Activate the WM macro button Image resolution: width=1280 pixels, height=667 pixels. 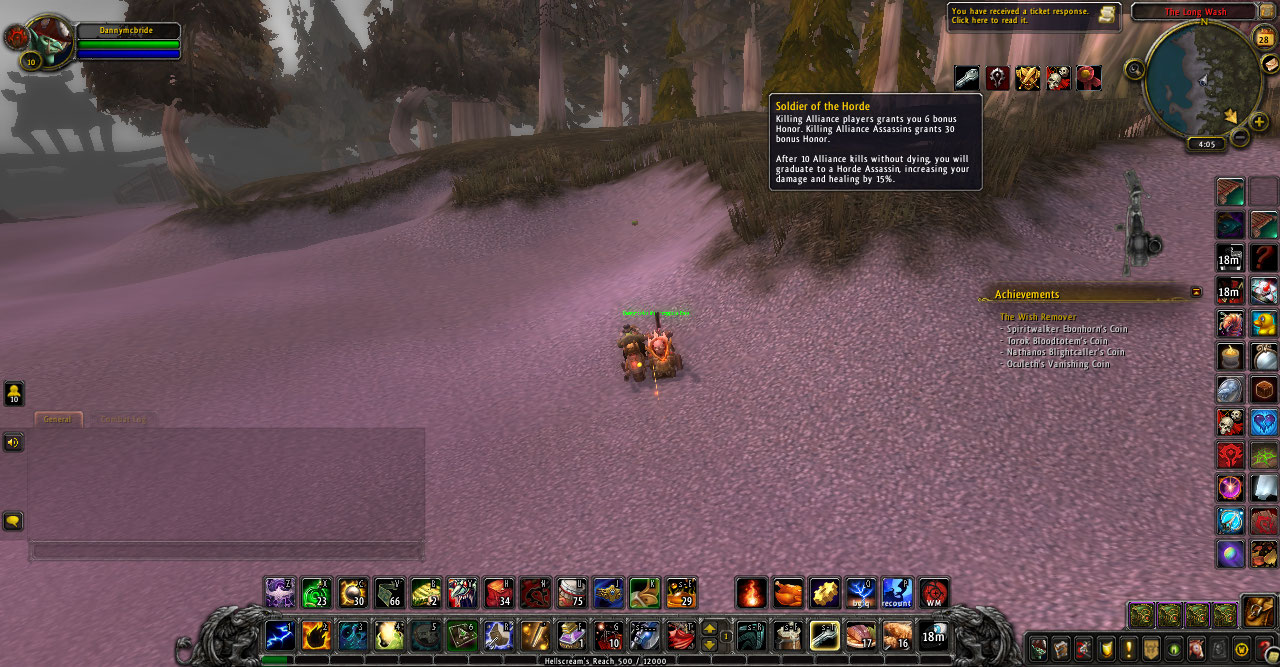[x=933, y=594]
